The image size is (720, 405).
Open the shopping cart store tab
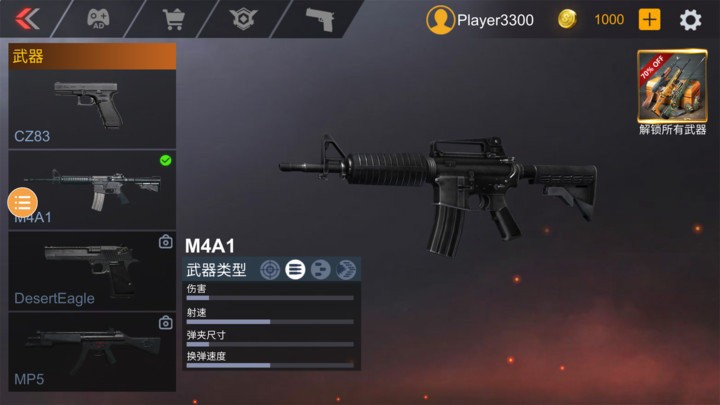174,19
